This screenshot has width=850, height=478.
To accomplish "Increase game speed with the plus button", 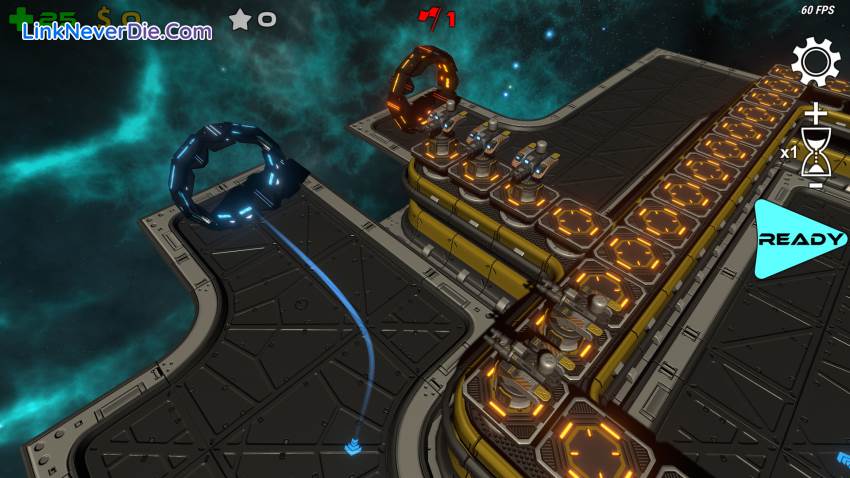I will 817,113.
